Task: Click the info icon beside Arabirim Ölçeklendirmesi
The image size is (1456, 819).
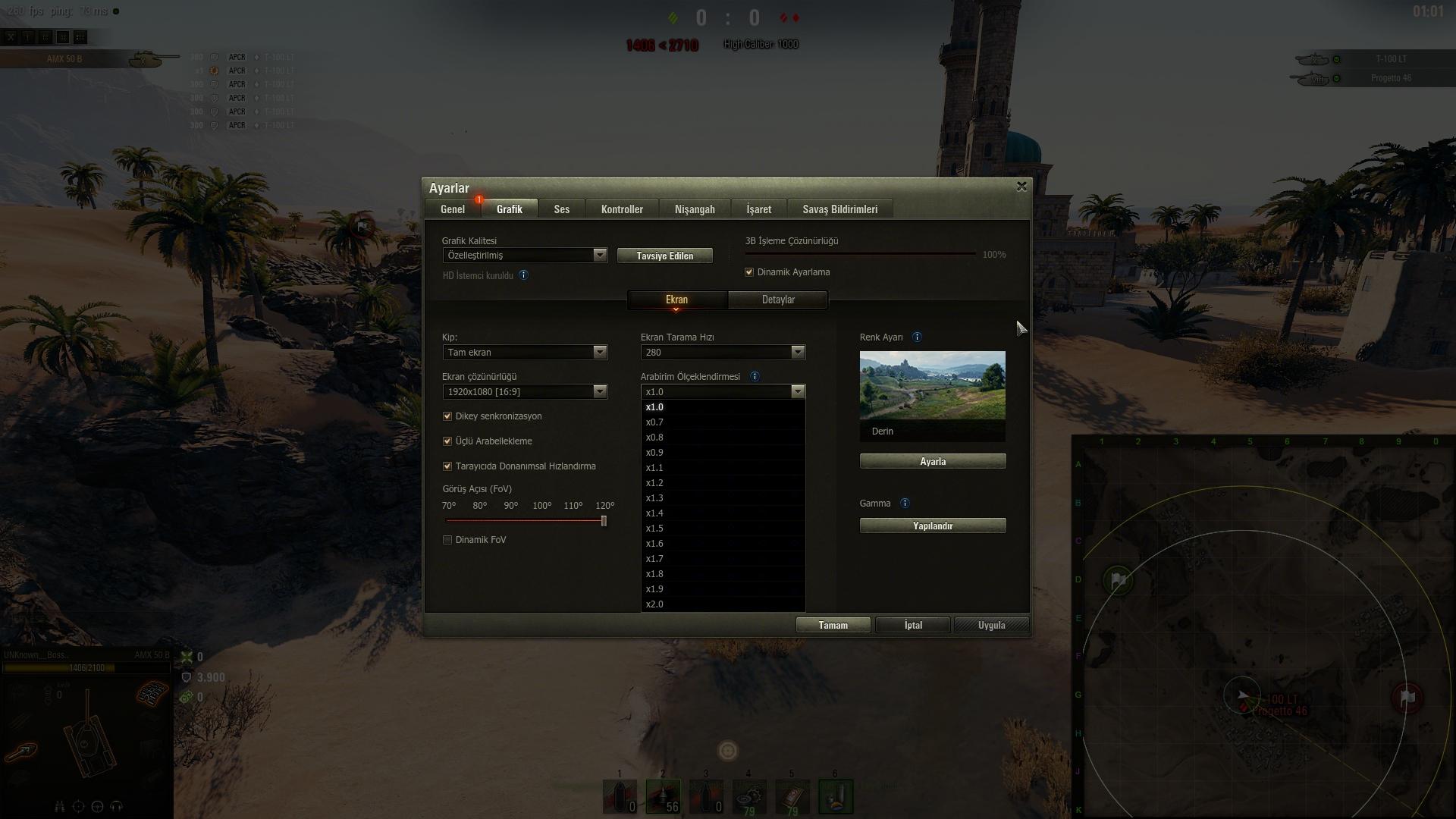Action: (x=755, y=376)
